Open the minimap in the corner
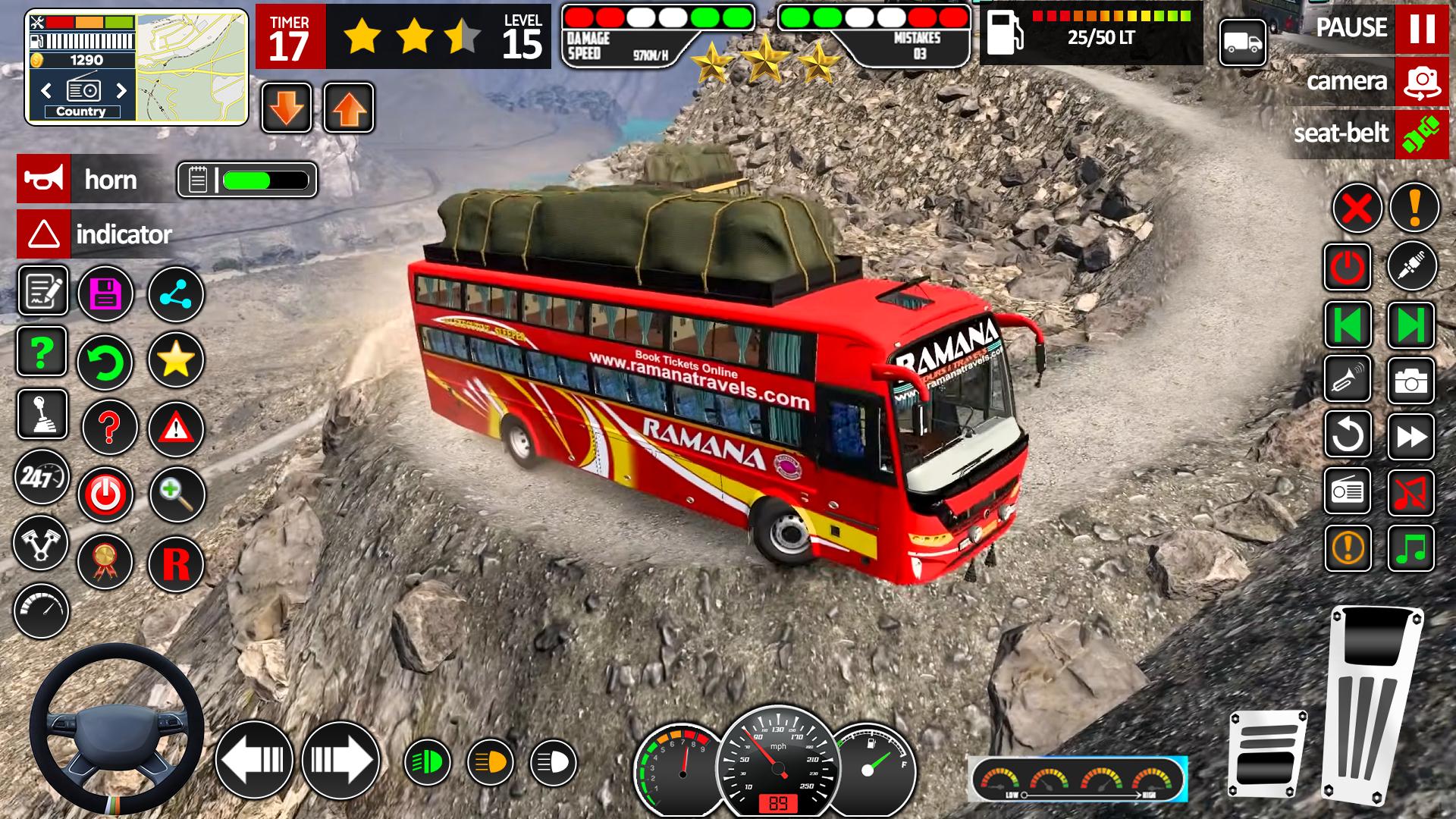 [191, 67]
